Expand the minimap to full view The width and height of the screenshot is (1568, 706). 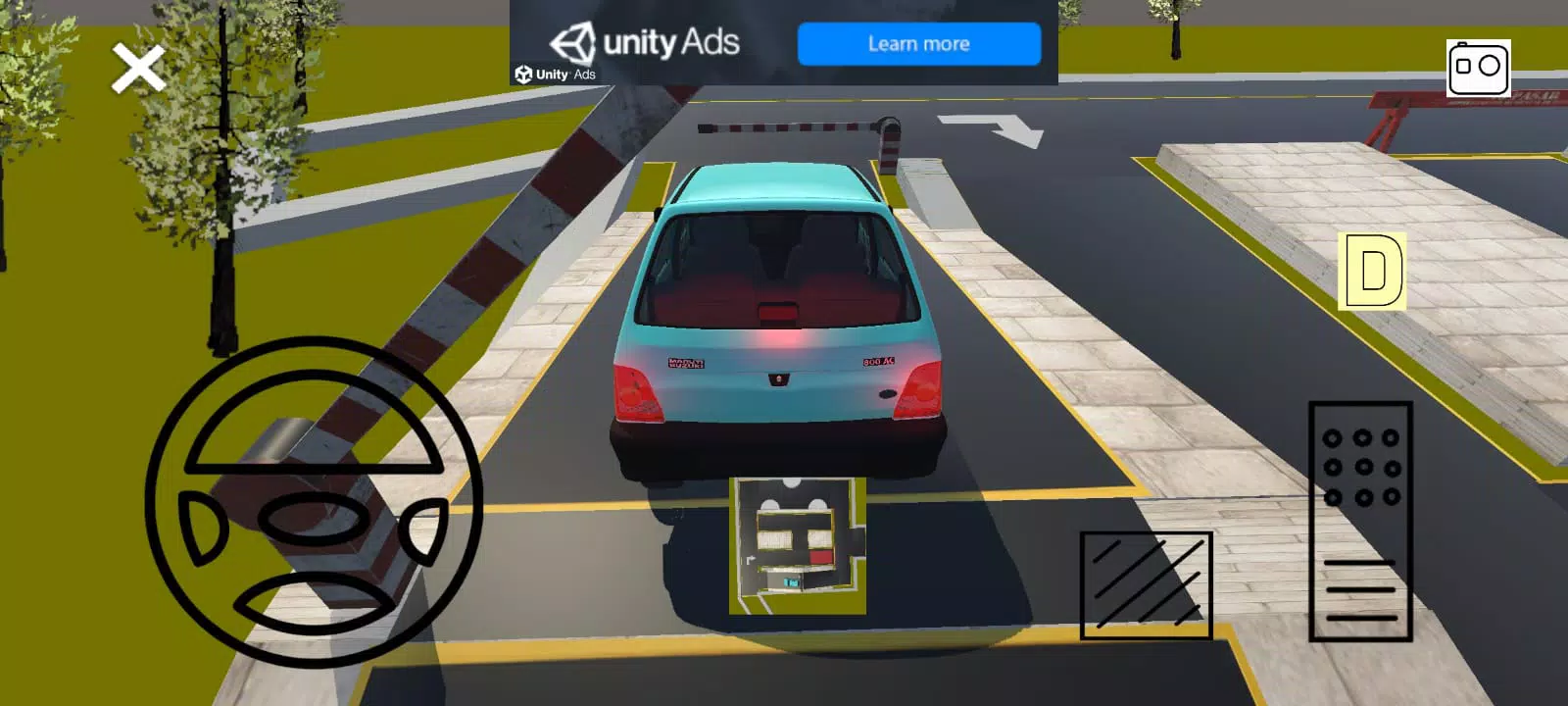(x=796, y=544)
